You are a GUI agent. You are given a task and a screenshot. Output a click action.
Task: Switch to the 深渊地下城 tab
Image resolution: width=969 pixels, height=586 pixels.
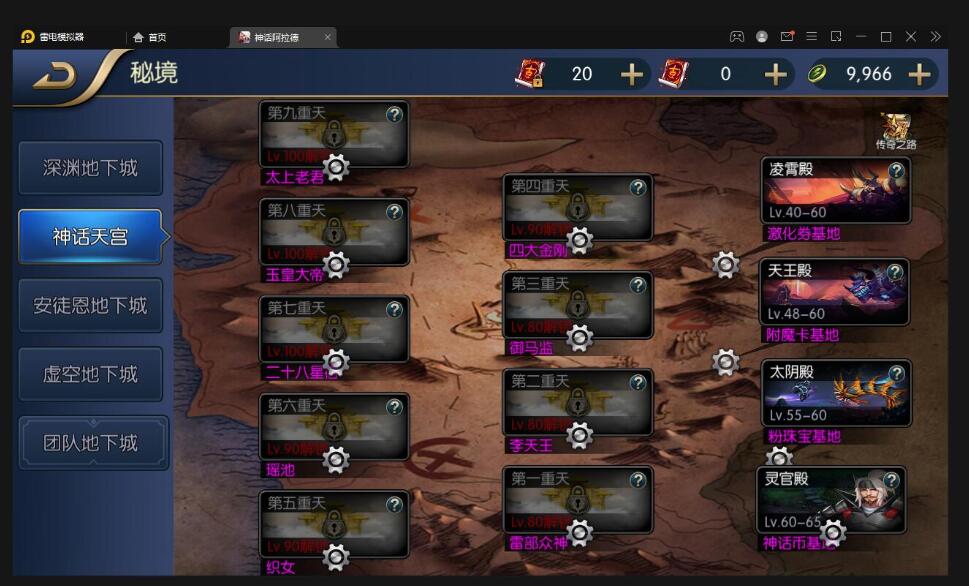[x=90, y=168]
